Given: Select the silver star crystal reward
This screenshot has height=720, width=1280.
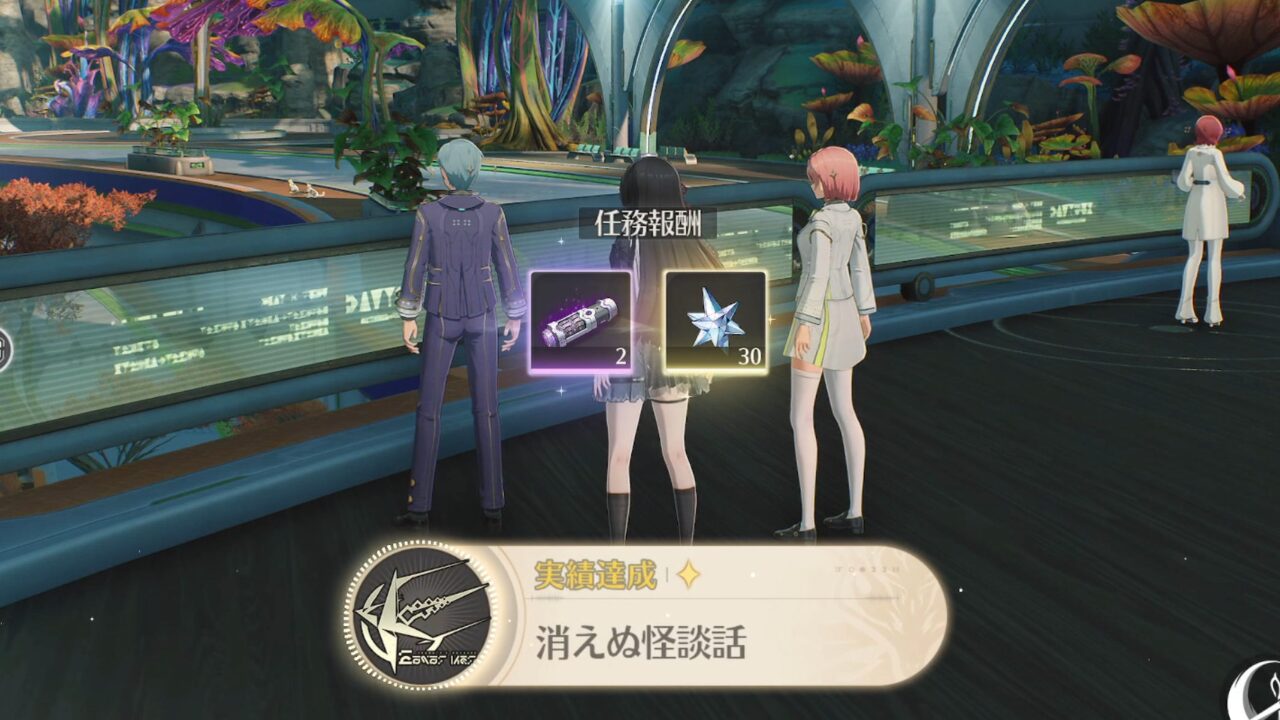Looking at the screenshot, I should 716,322.
